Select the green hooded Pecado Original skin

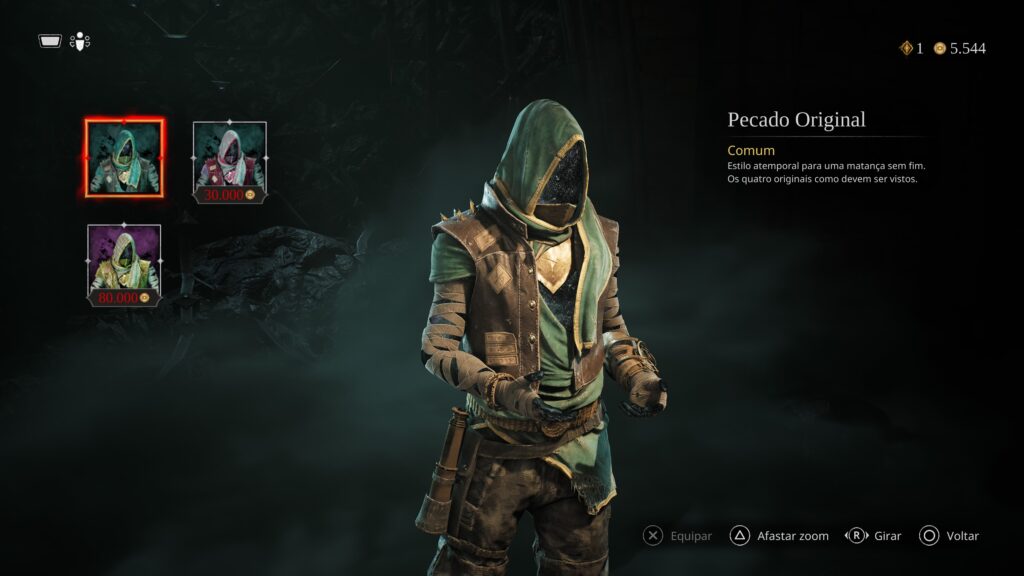pyautogui.click(x=124, y=157)
